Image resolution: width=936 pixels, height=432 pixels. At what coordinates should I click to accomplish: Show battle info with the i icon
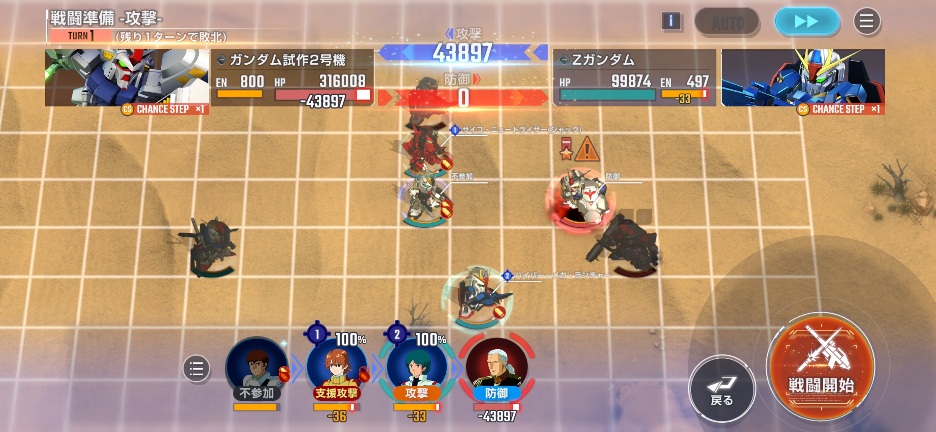point(671,21)
